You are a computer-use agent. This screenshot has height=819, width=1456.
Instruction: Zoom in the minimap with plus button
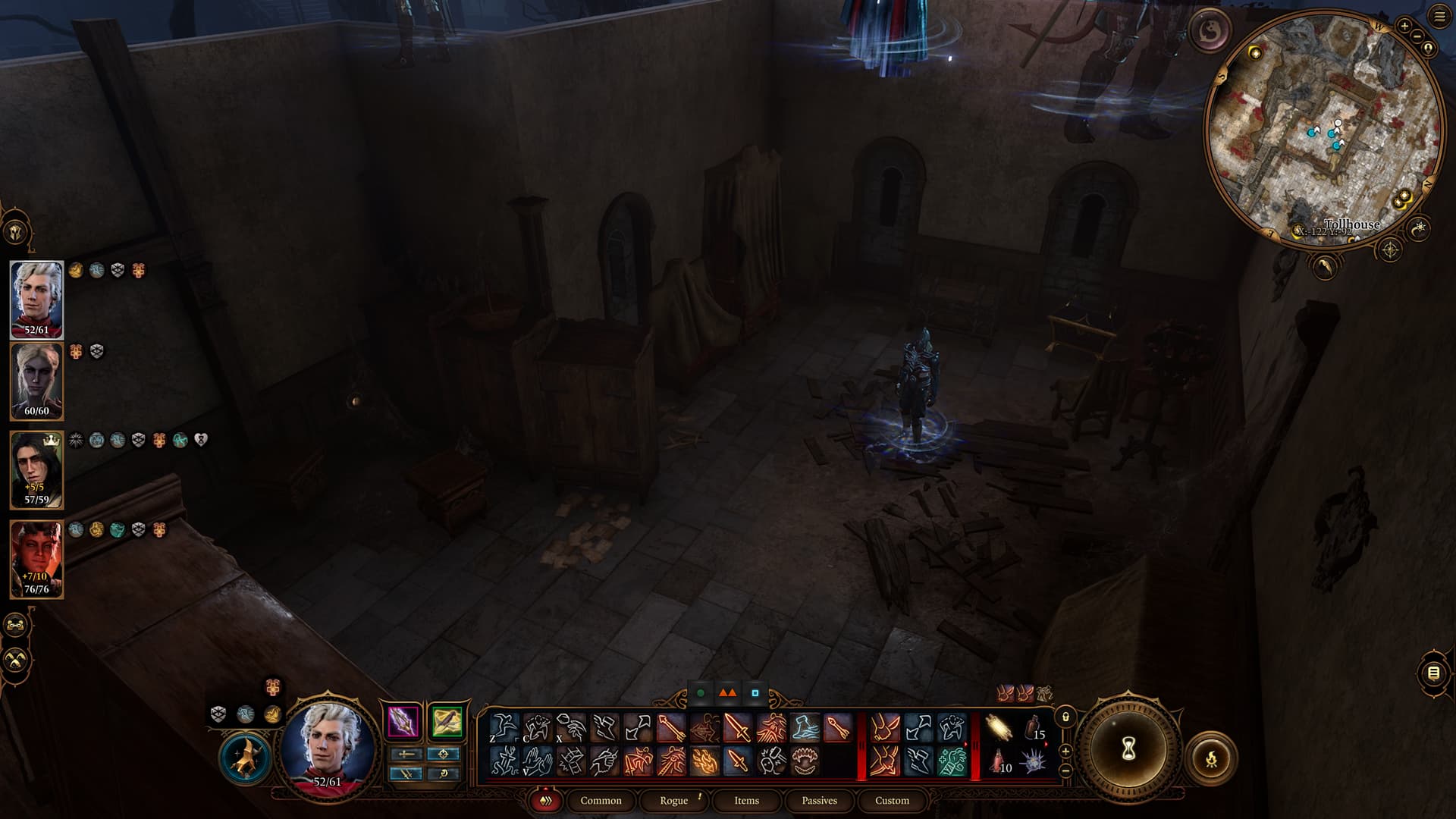tap(1404, 27)
